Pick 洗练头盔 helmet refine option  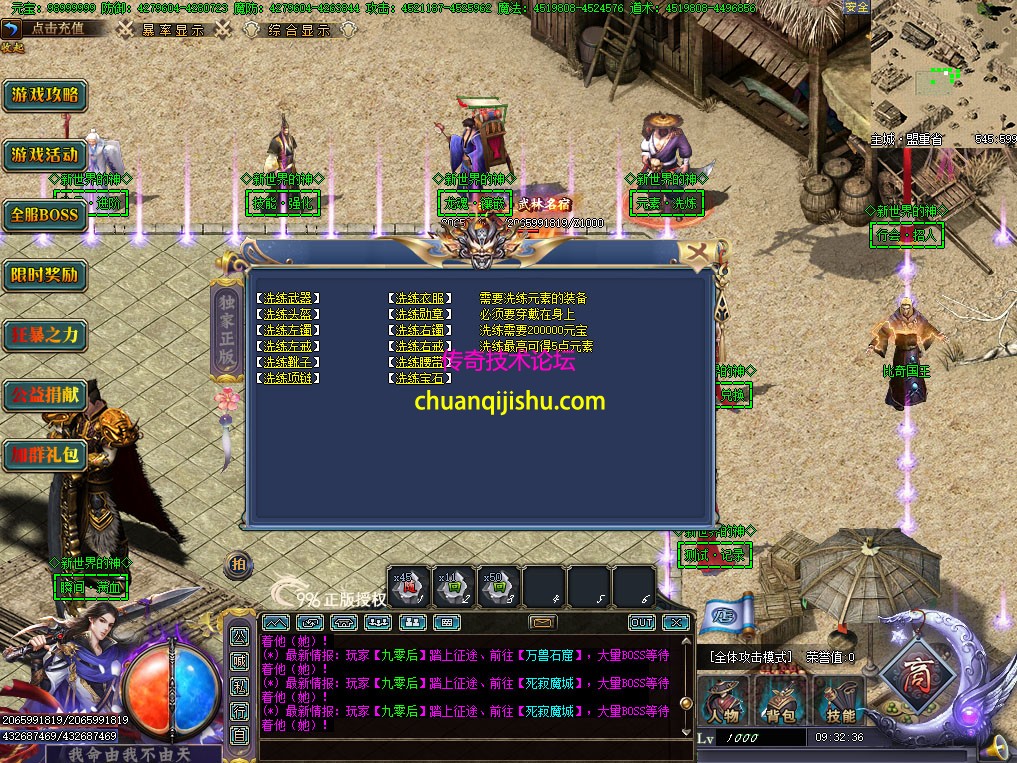pyautogui.click(x=290, y=314)
